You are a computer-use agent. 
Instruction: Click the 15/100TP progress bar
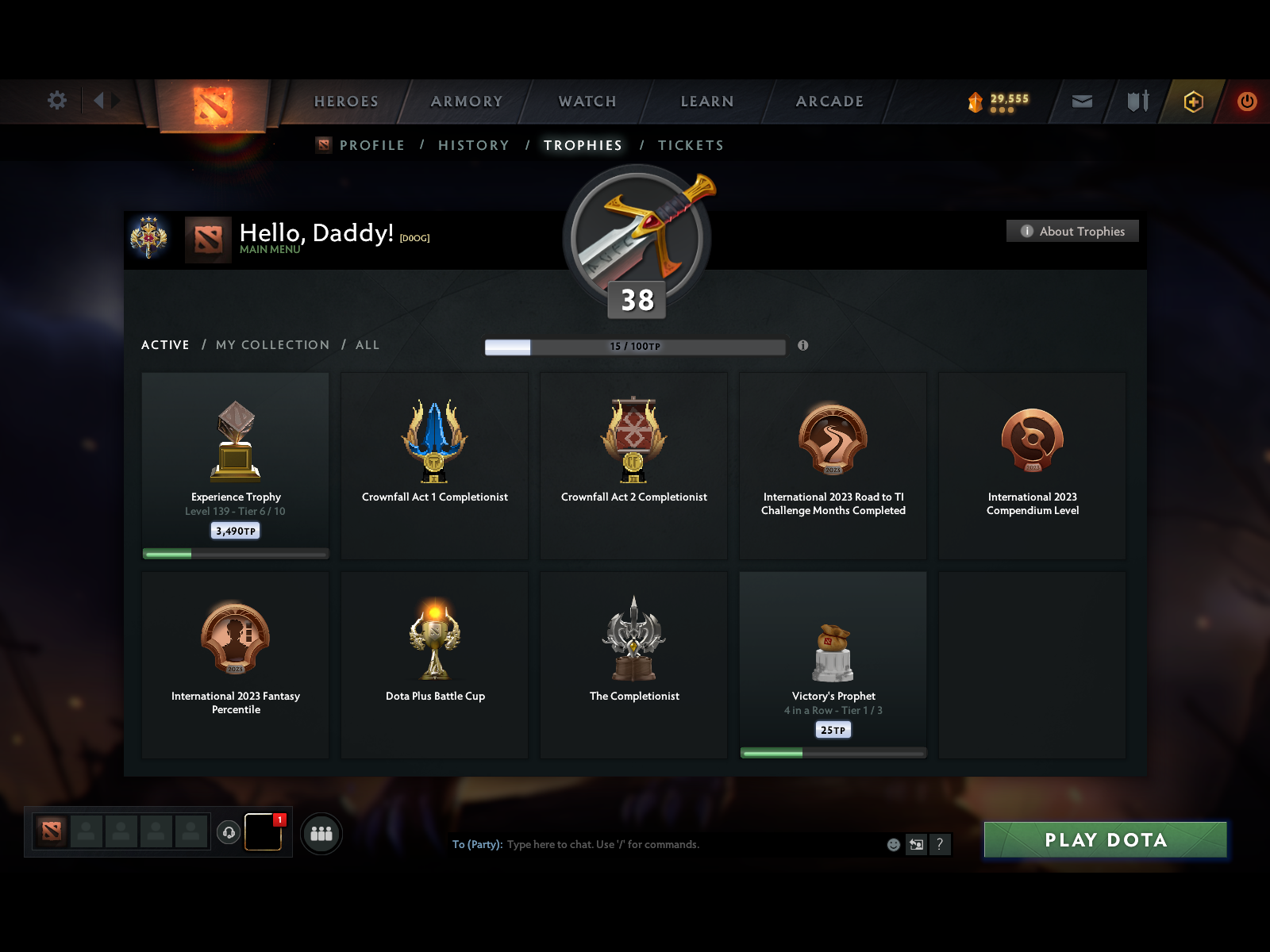point(635,346)
